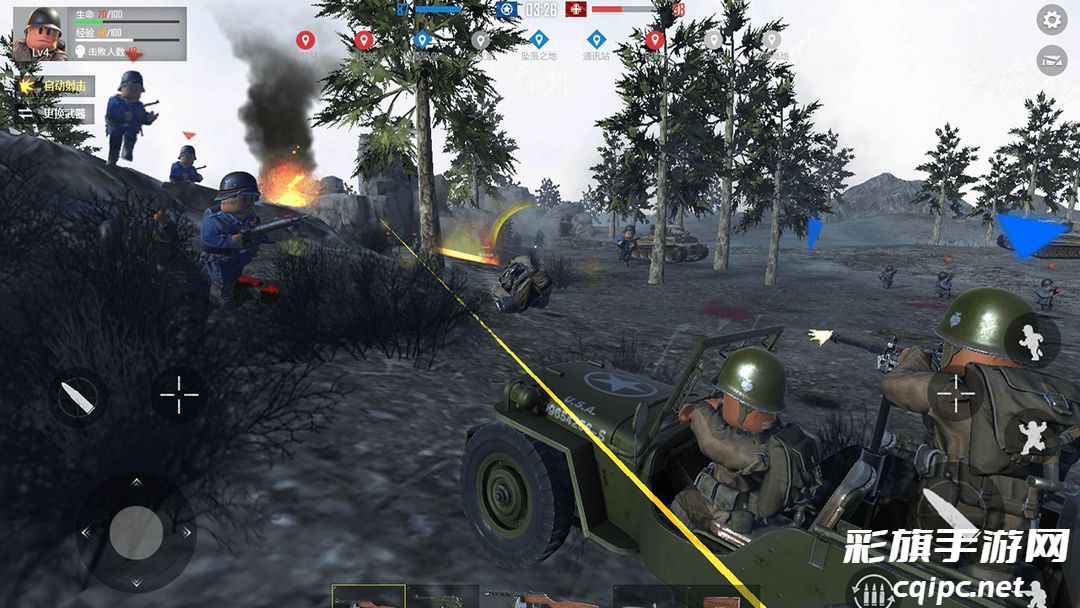Reload with the ammo rounds button
The image size is (1080, 608).
pos(869,591)
